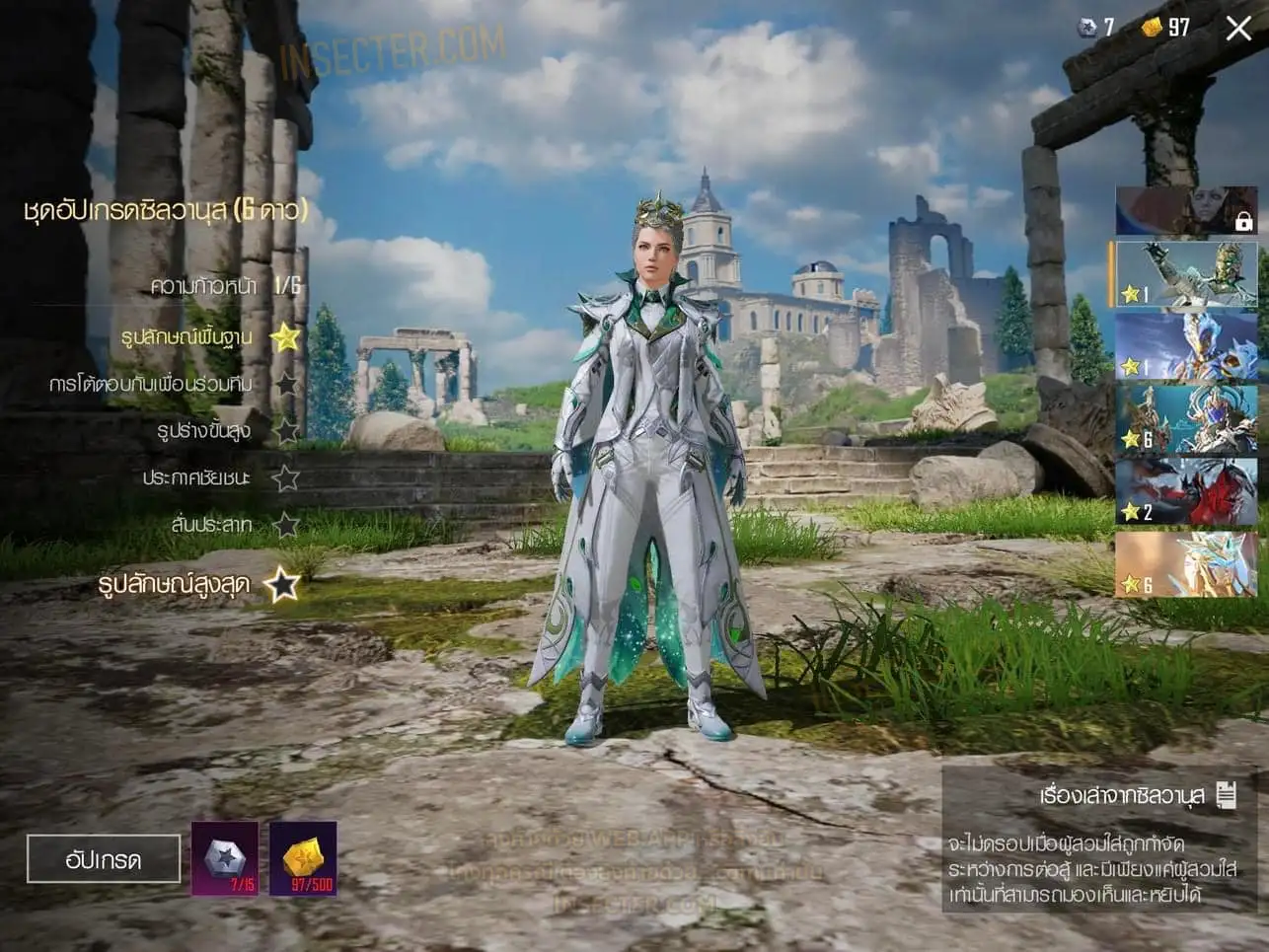
Task: Tap the อัปเกรด upgrade button
Action: (x=104, y=859)
